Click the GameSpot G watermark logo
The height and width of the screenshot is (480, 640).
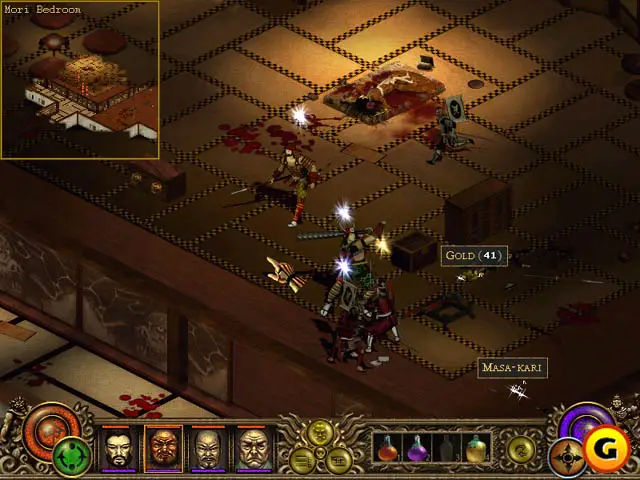[607, 450]
